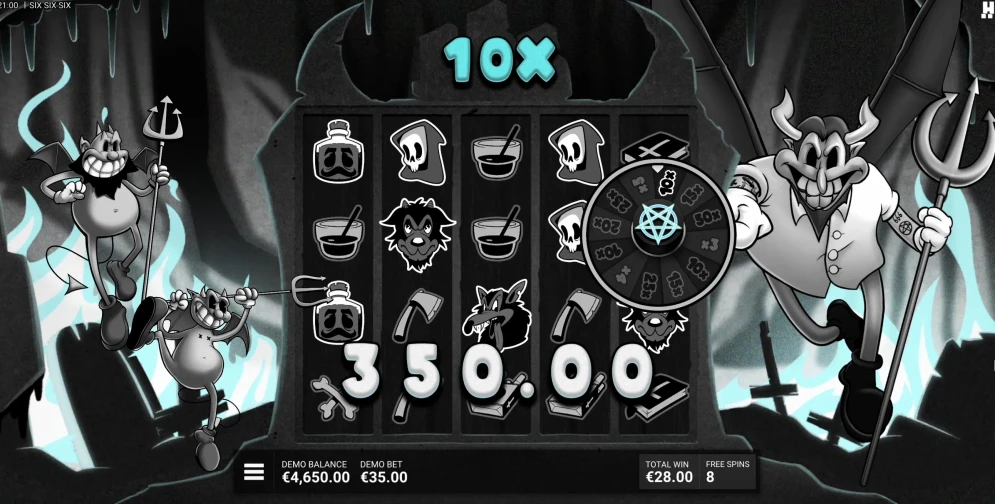Open the hamburger menu in the bottom bar
995x504 pixels.
tap(254, 472)
